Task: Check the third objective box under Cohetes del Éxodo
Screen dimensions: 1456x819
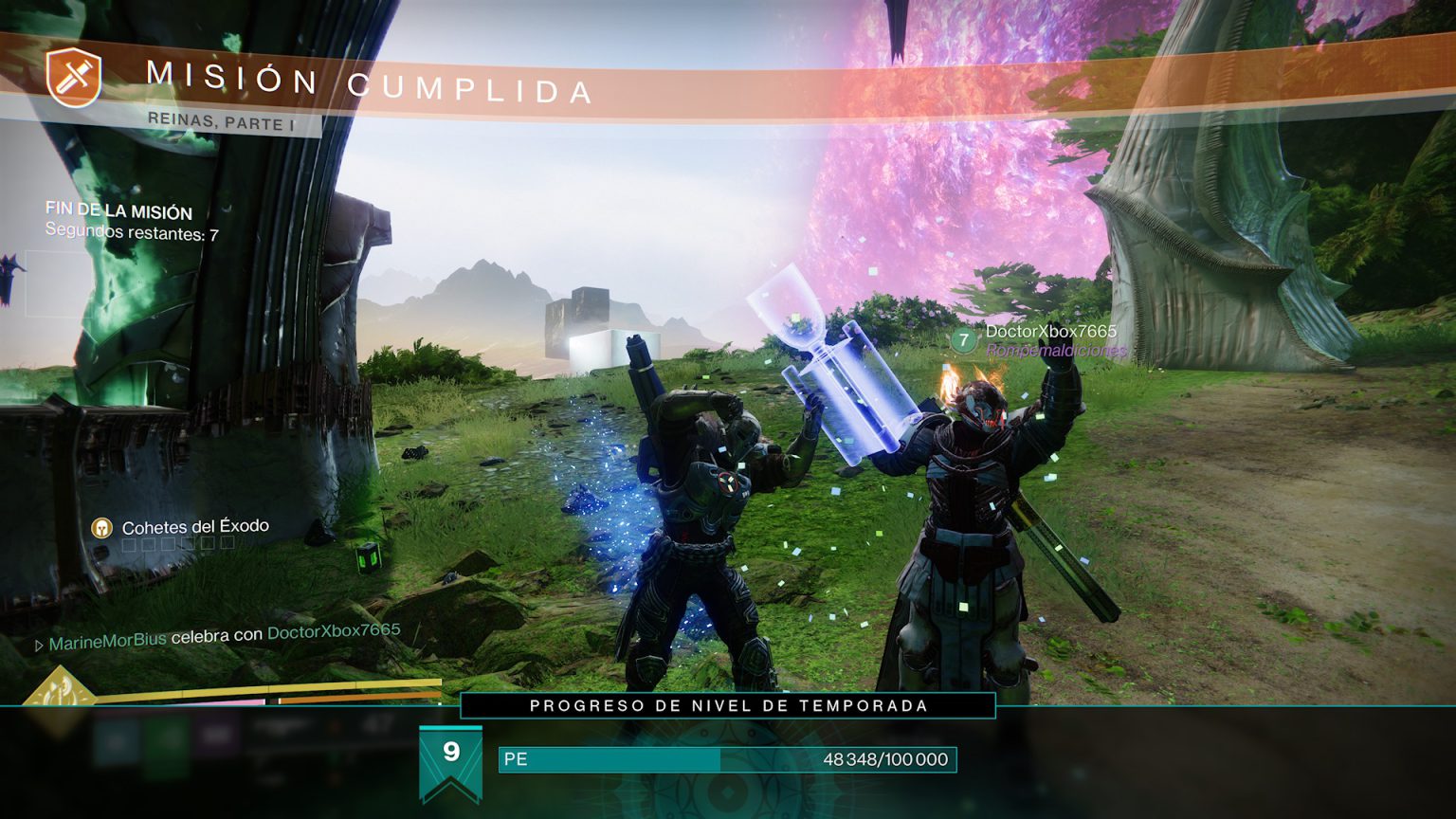Action: pyautogui.click(x=169, y=545)
